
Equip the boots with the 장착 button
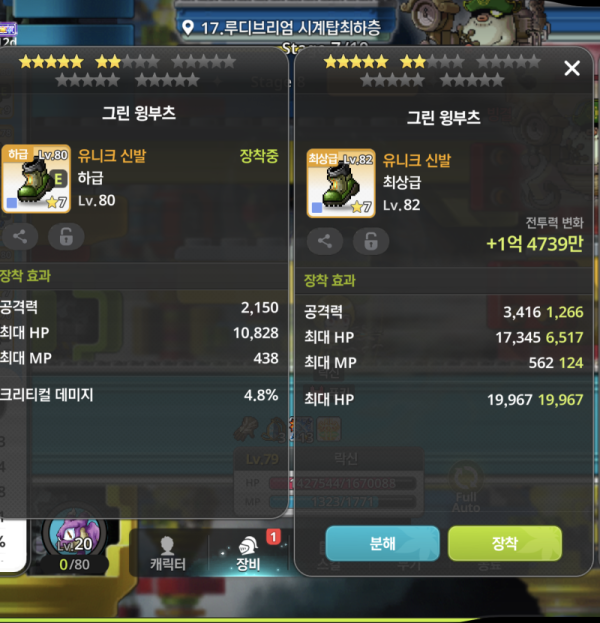tap(504, 544)
